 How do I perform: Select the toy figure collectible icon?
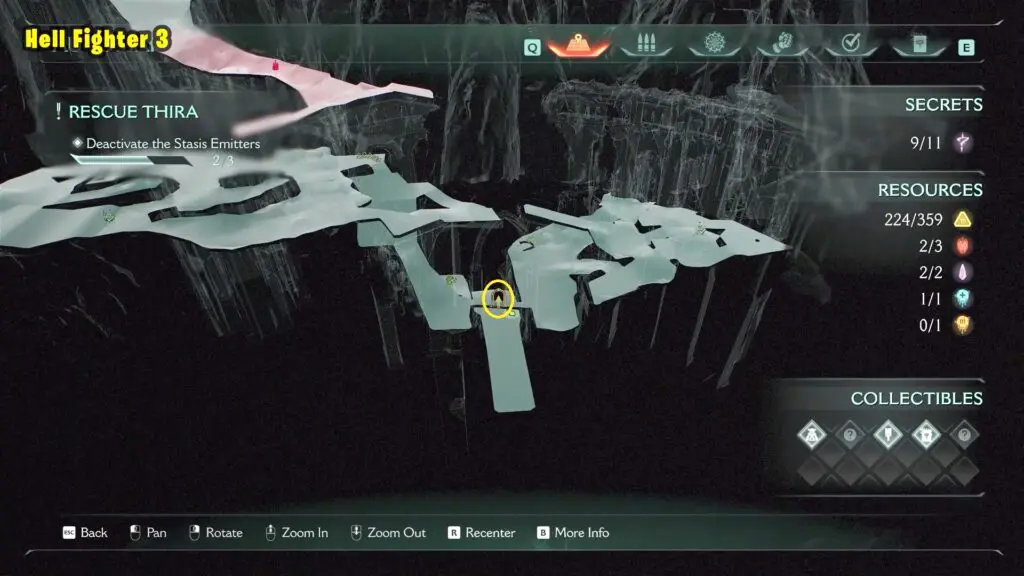810,435
